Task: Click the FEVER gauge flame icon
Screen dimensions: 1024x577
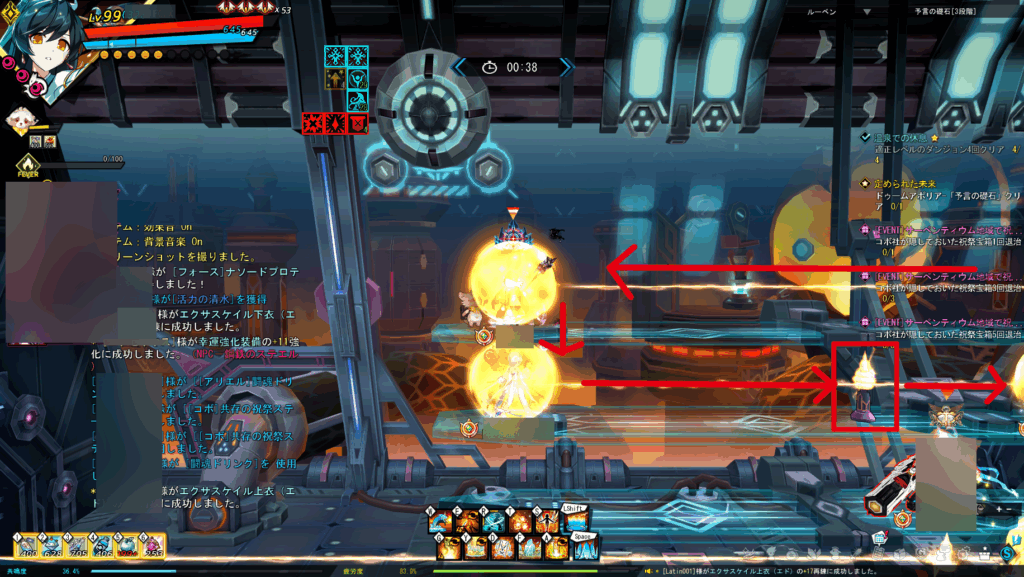Action: click(27, 165)
